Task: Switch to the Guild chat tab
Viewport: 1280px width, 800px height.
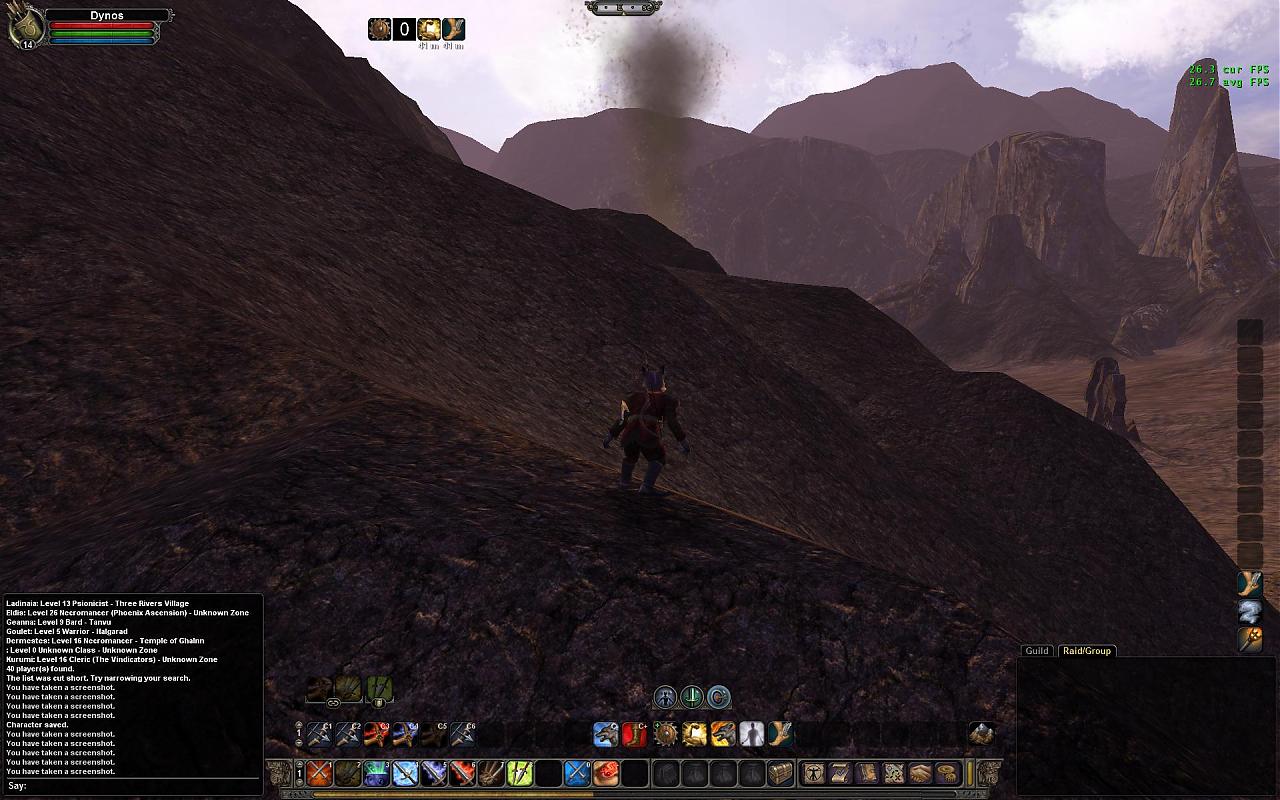Action: pos(1037,651)
